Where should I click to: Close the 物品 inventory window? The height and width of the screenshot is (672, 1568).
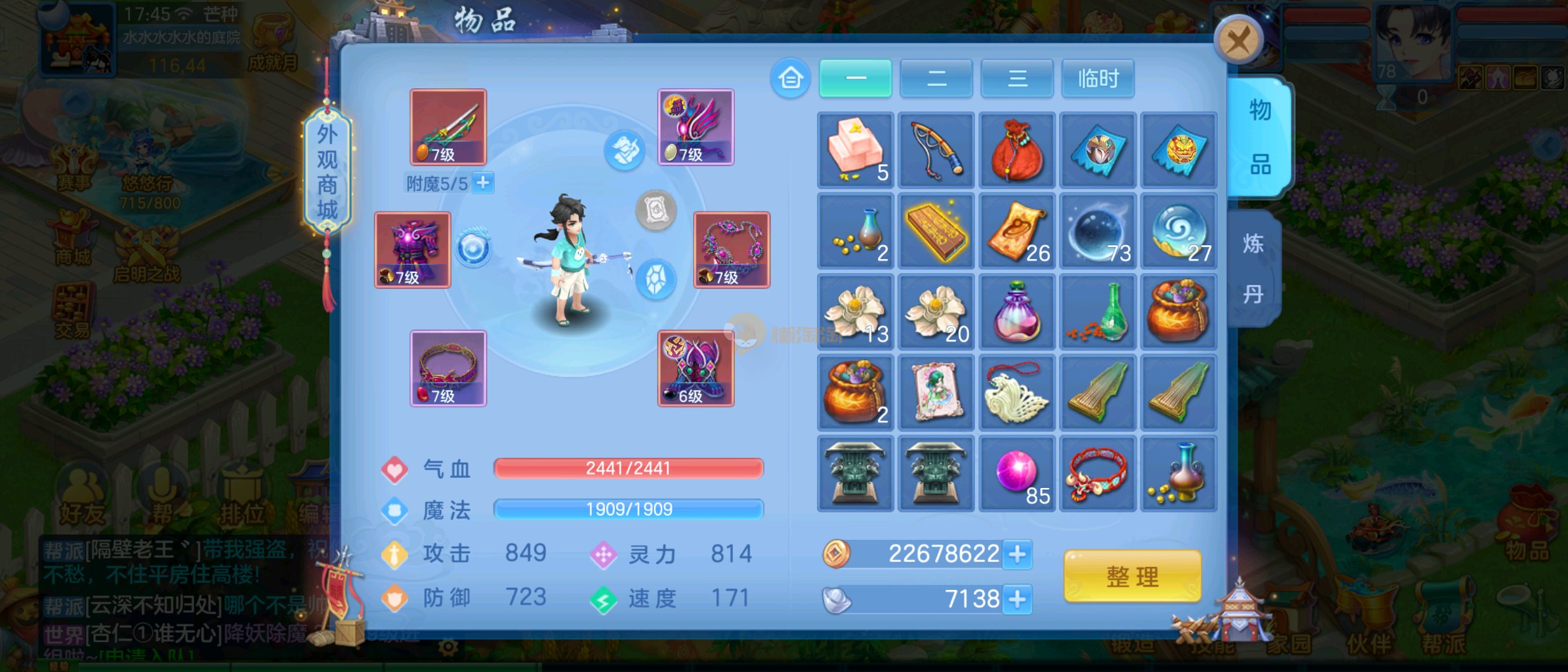(x=1238, y=40)
